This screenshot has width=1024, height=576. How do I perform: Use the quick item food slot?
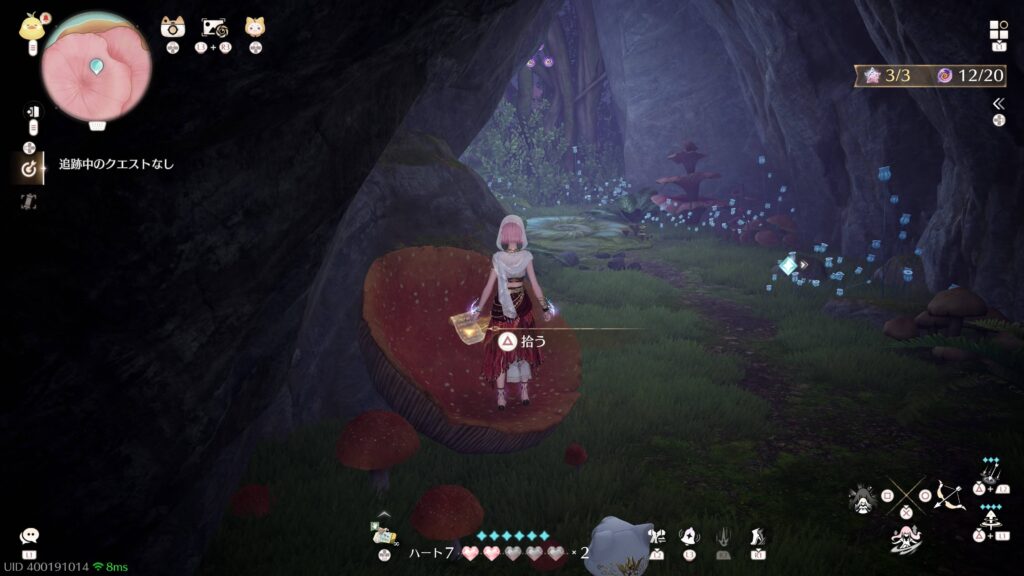click(383, 533)
